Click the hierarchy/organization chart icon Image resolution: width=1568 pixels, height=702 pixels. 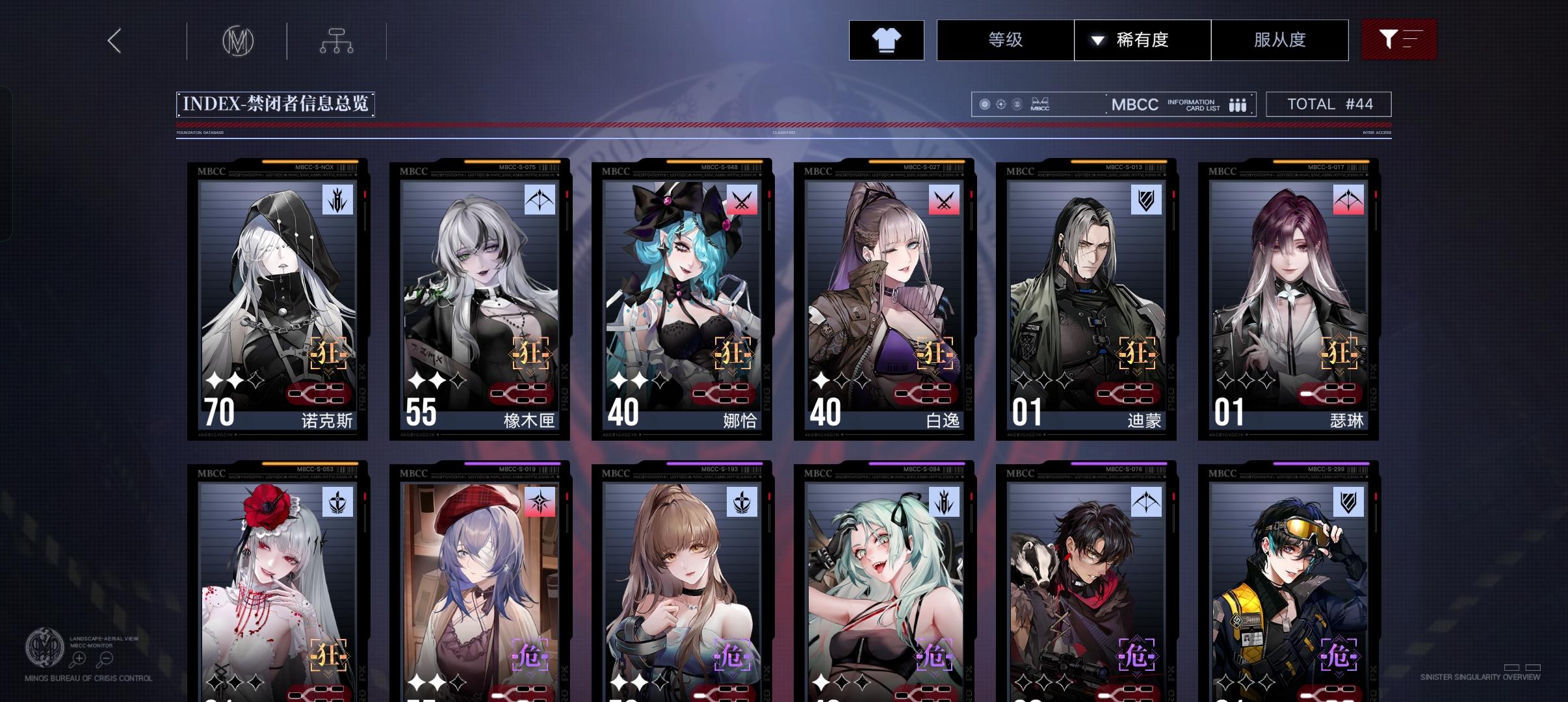(336, 40)
